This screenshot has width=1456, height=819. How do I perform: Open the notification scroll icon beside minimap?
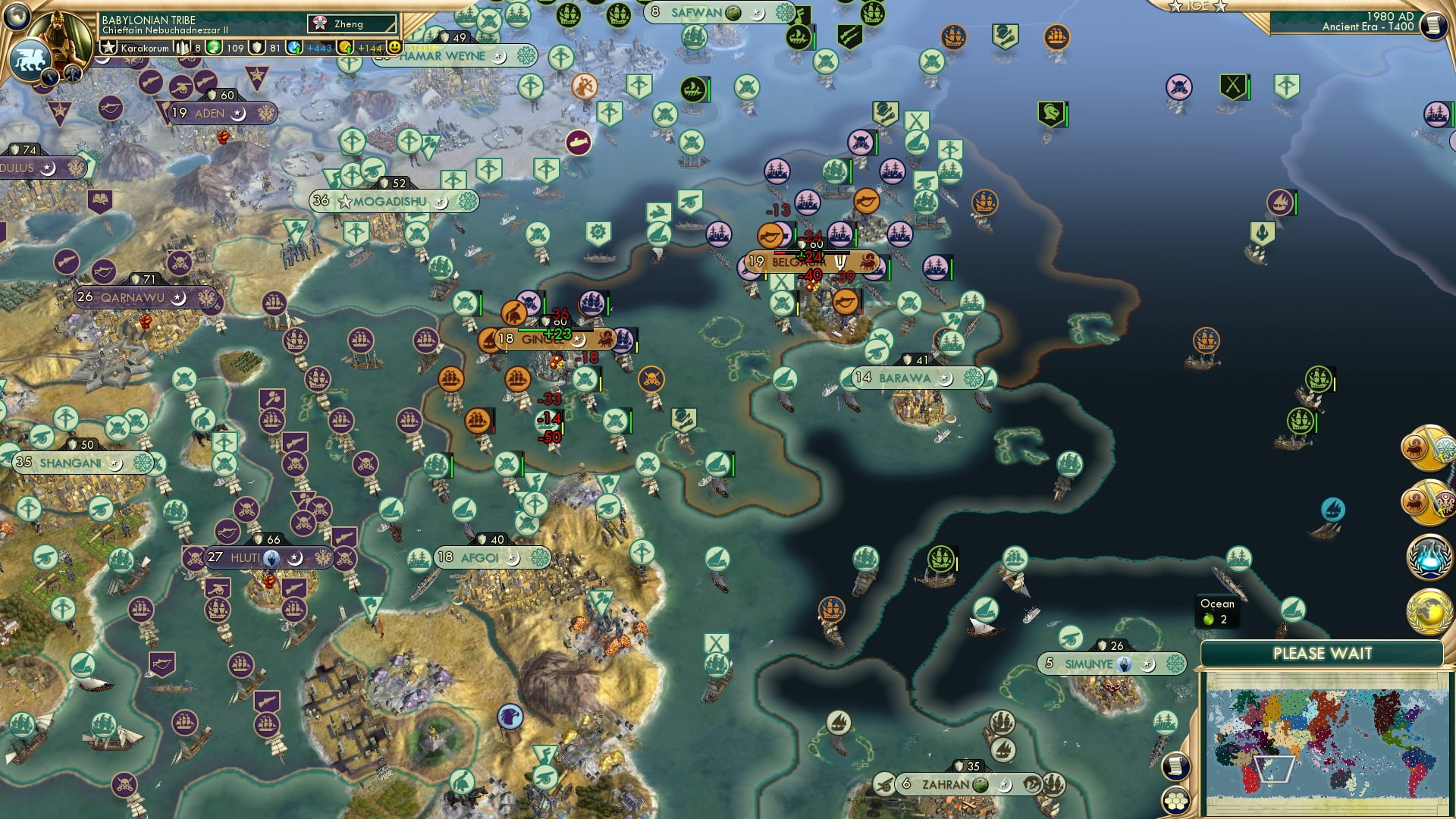1174,767
